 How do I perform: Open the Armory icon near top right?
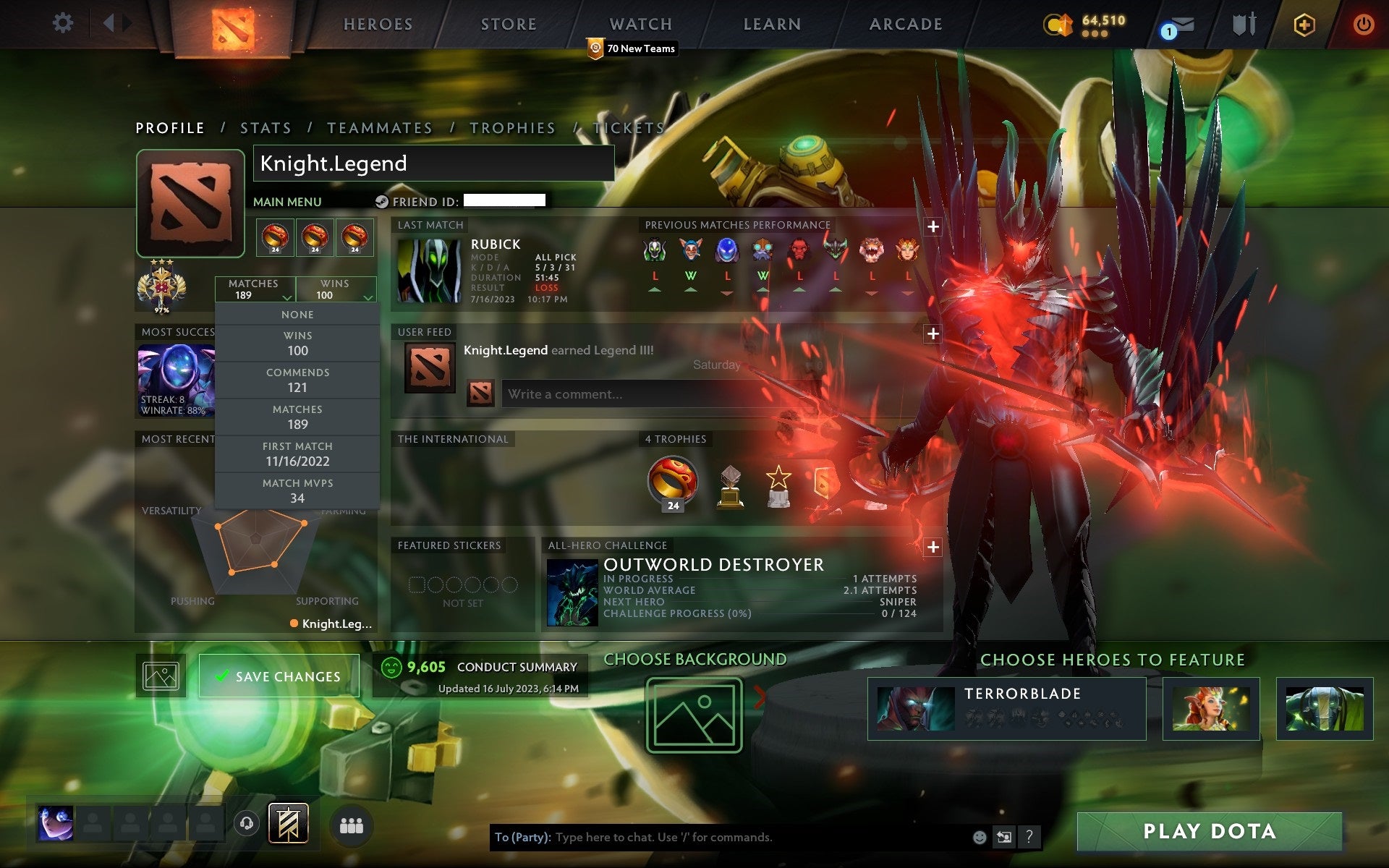tap(1243, 24)
